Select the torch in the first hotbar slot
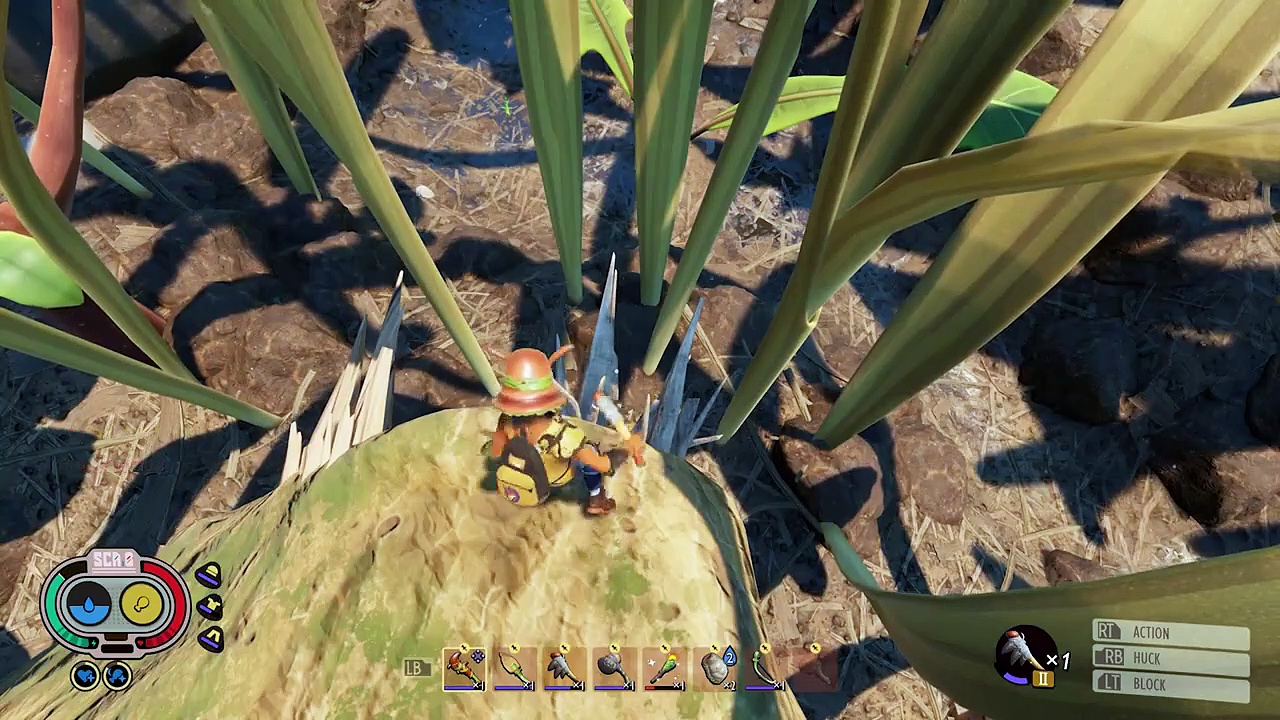This screenshot has height=720, width=1280. point(465,668)
